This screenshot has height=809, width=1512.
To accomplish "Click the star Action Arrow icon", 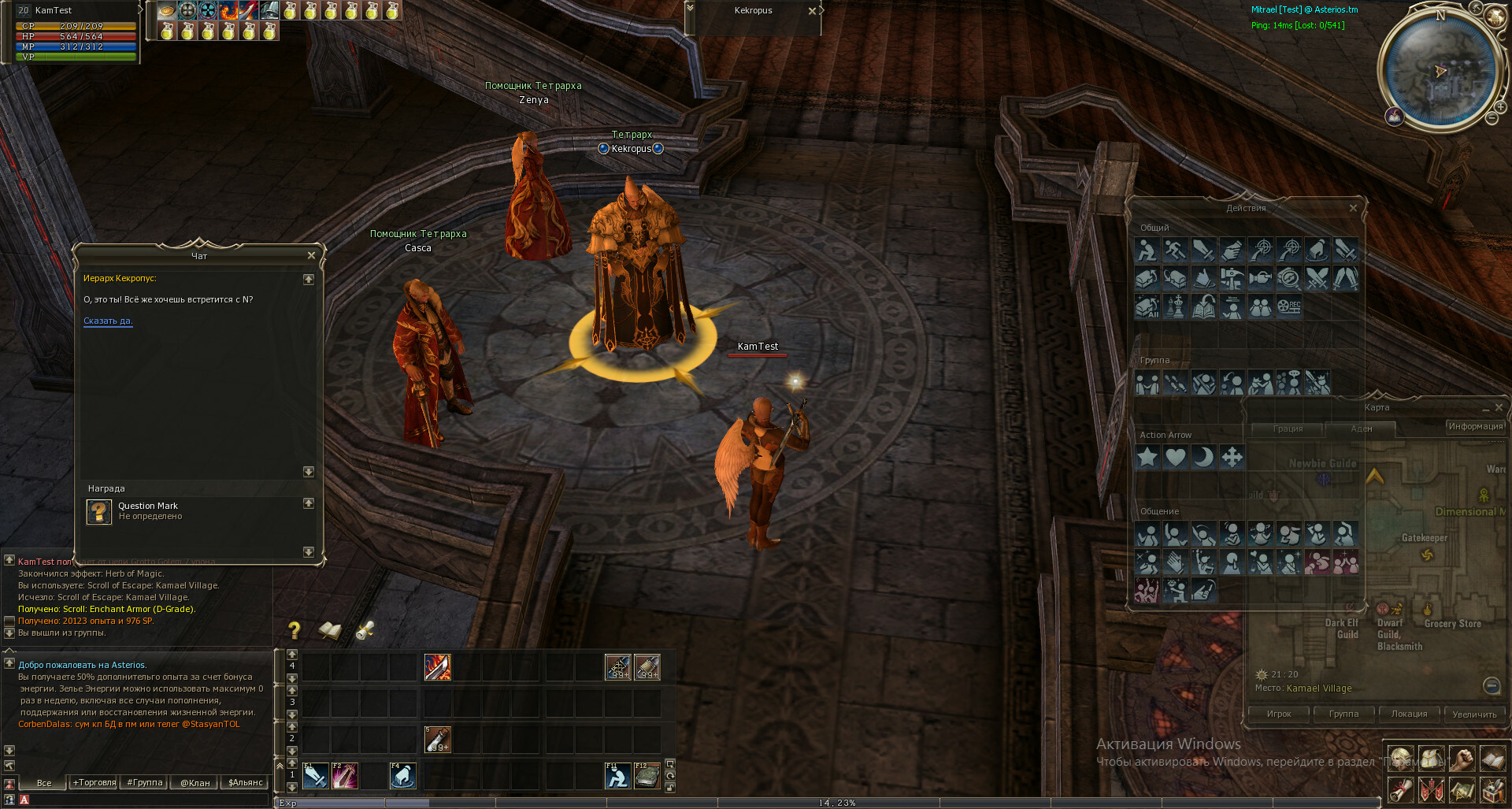I will [1147, 457].
